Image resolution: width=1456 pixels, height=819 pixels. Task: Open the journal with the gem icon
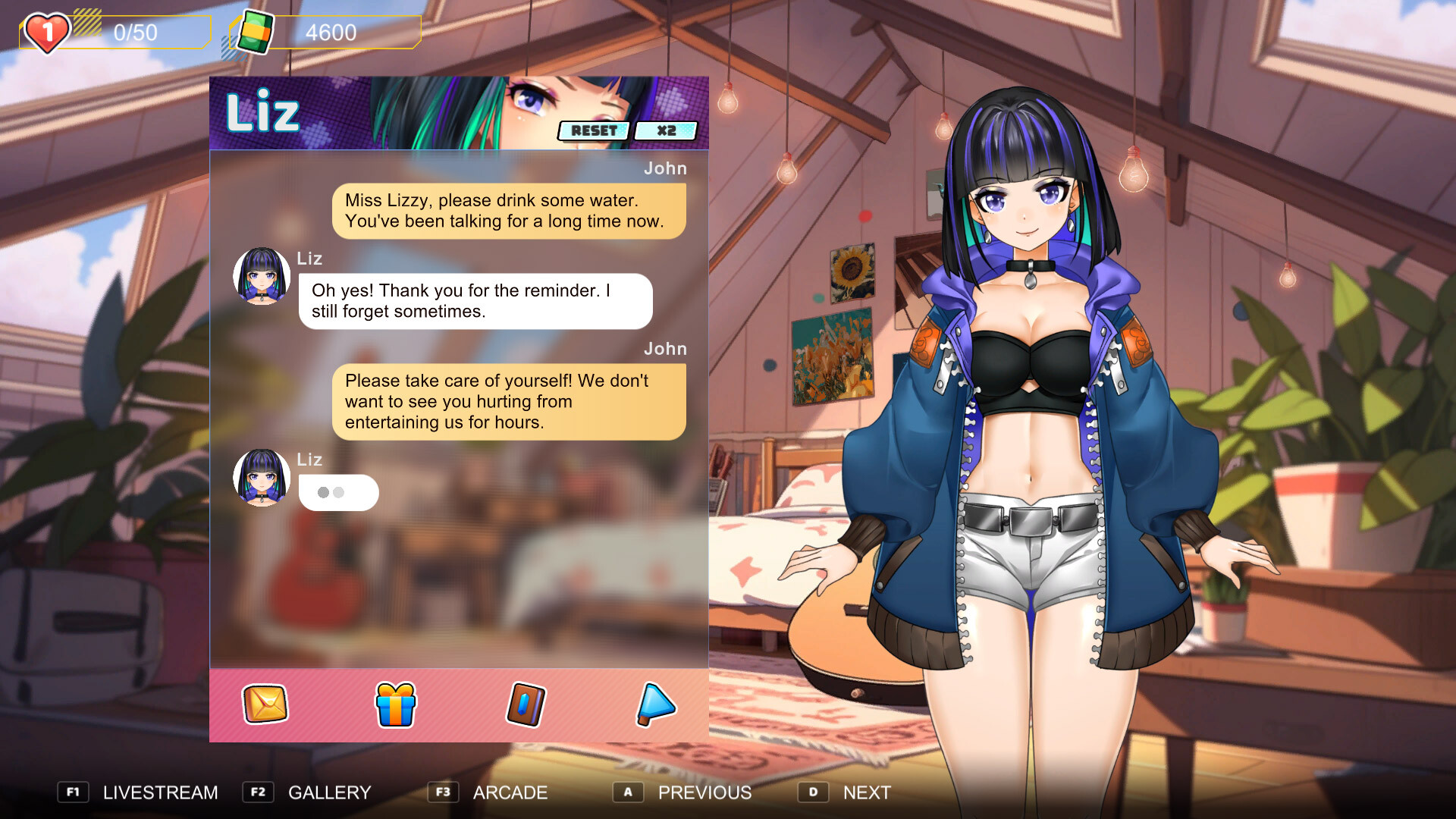tap(524, 705)
